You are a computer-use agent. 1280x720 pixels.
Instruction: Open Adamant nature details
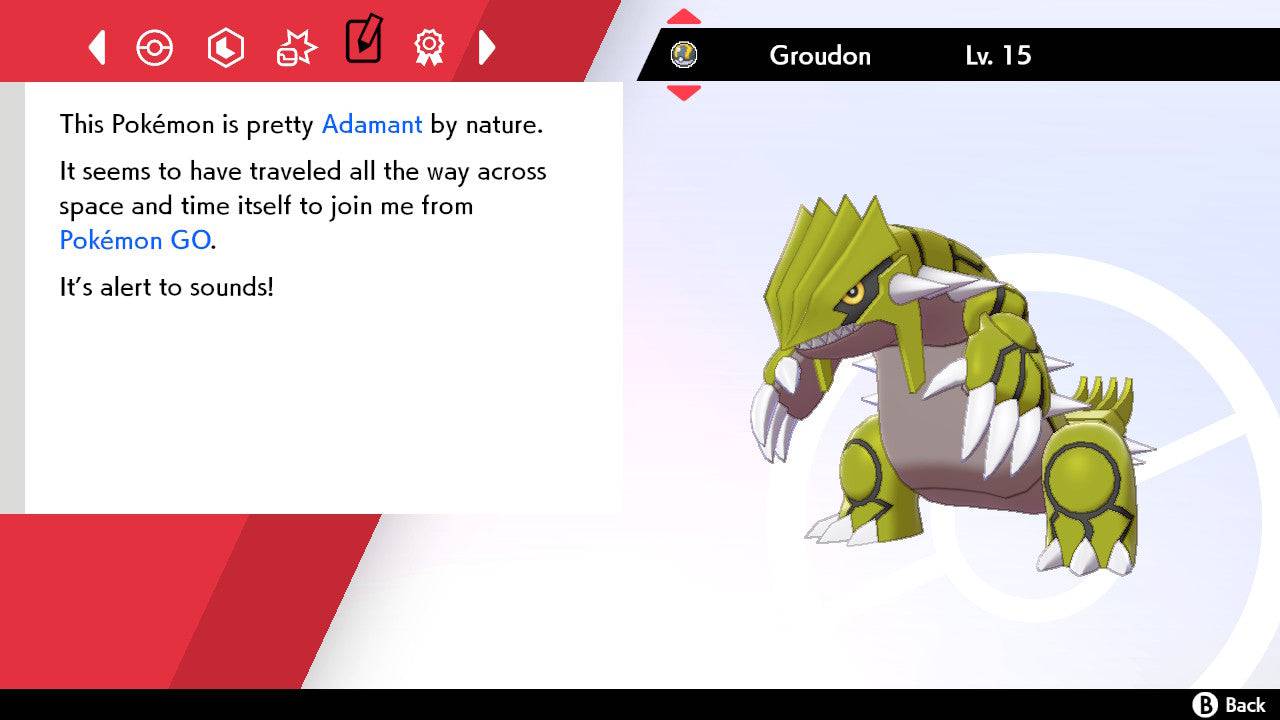[x=371, y=124]
